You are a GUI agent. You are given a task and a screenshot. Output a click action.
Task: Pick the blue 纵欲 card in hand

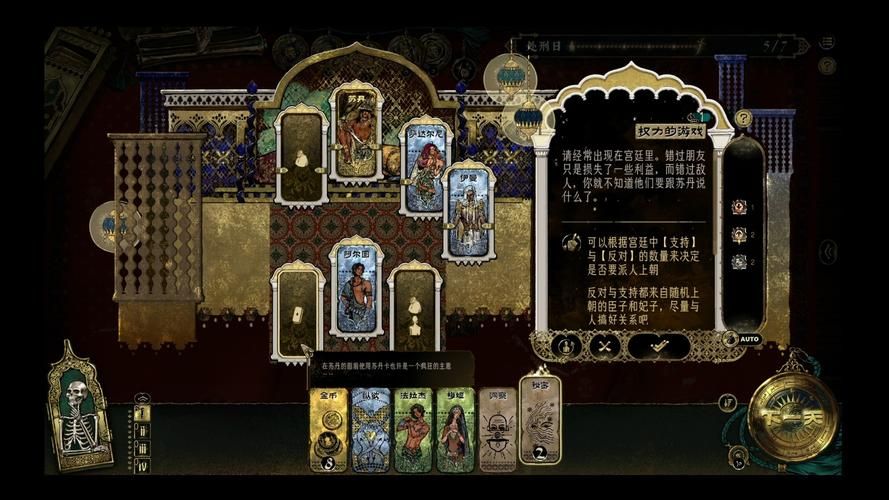[371, 430]
